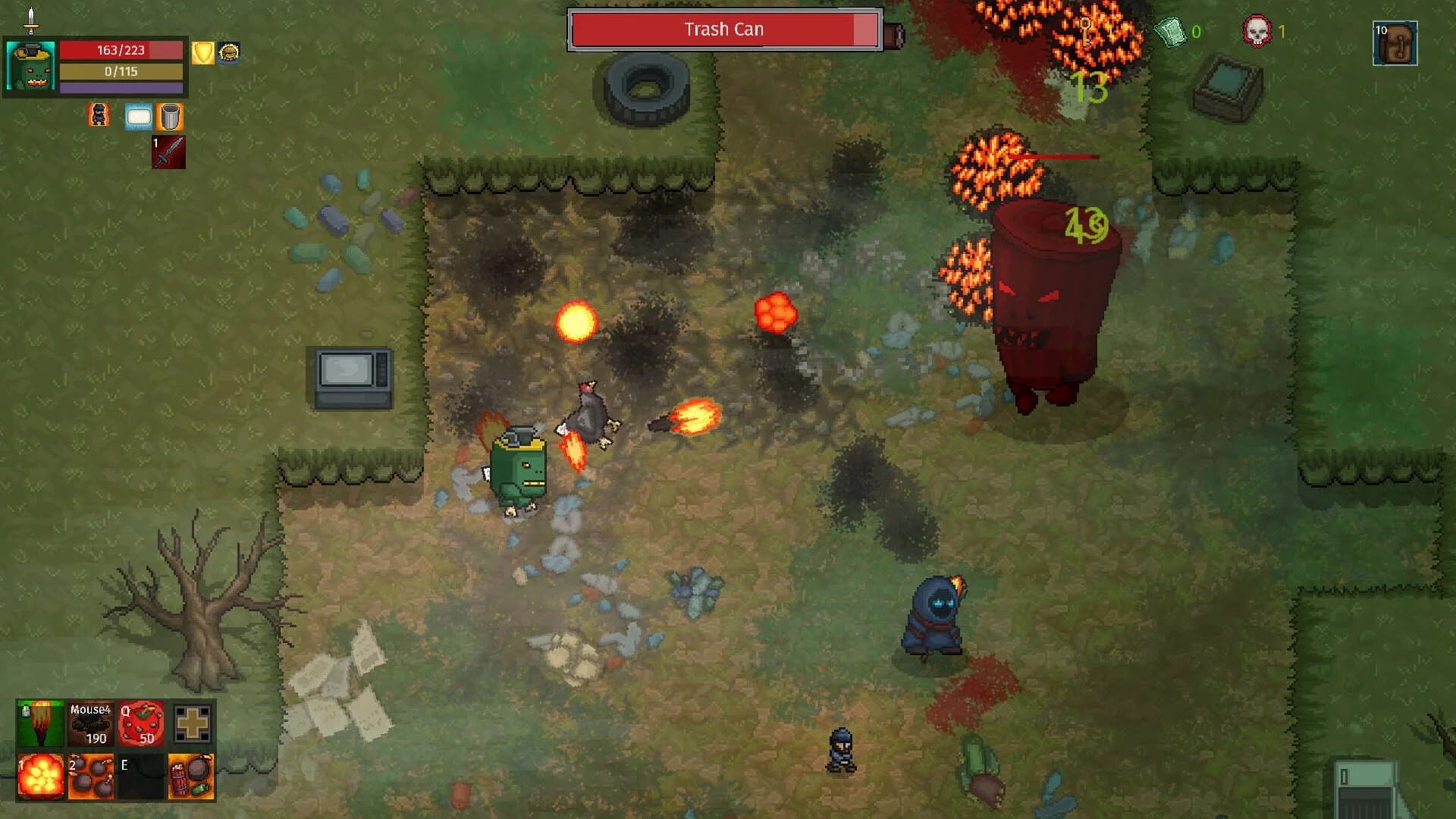
Task: Open the backpack inventory icon showing 10
Action: (x=1395, y=43)
